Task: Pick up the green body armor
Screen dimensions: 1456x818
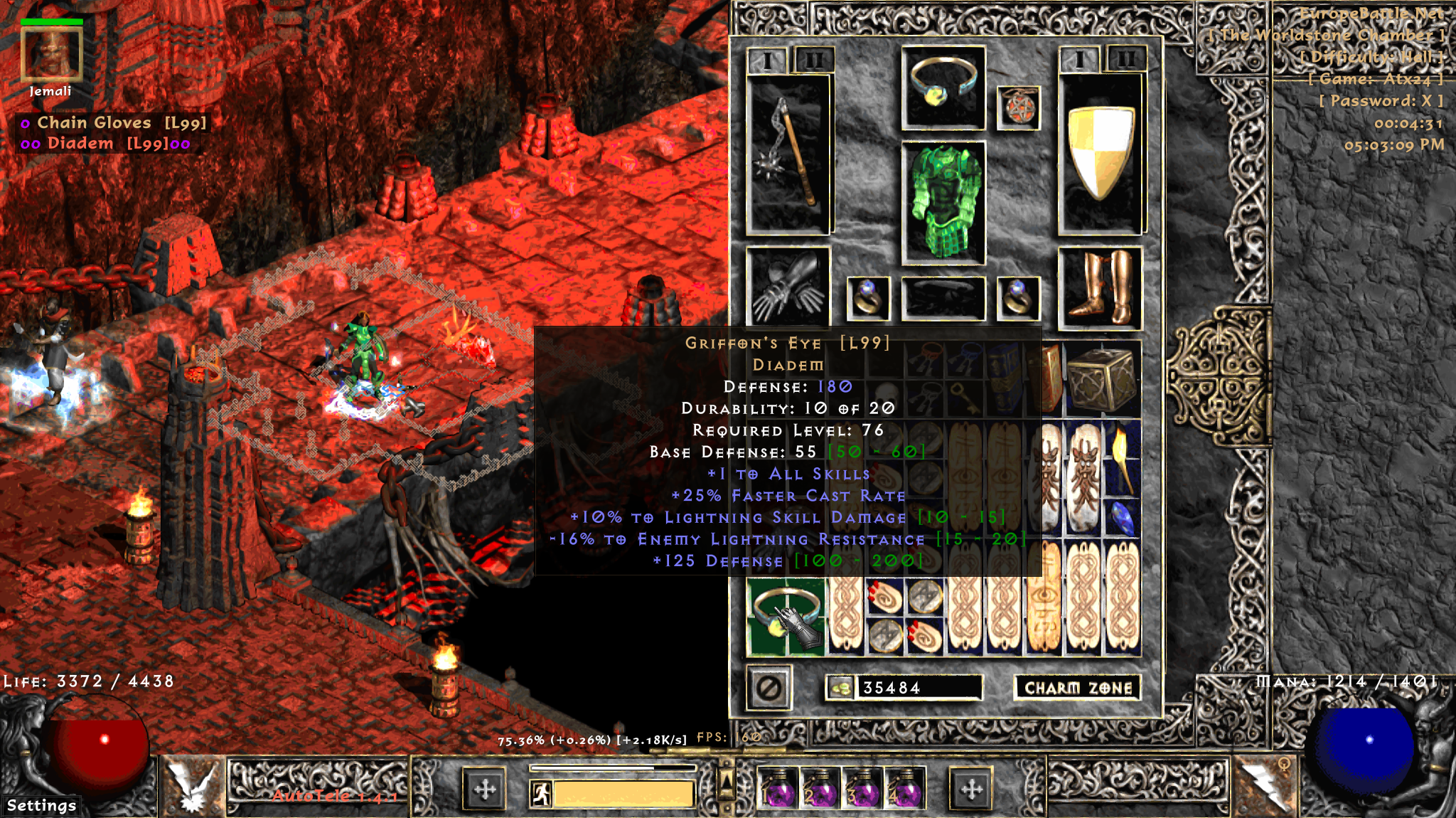Action: point(943,202)
